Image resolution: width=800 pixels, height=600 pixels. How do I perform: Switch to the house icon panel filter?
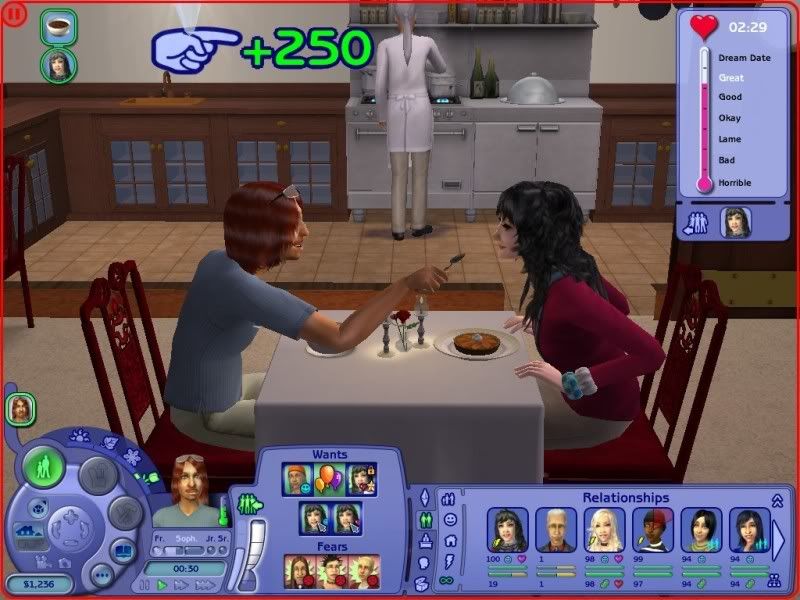[451, 540]
